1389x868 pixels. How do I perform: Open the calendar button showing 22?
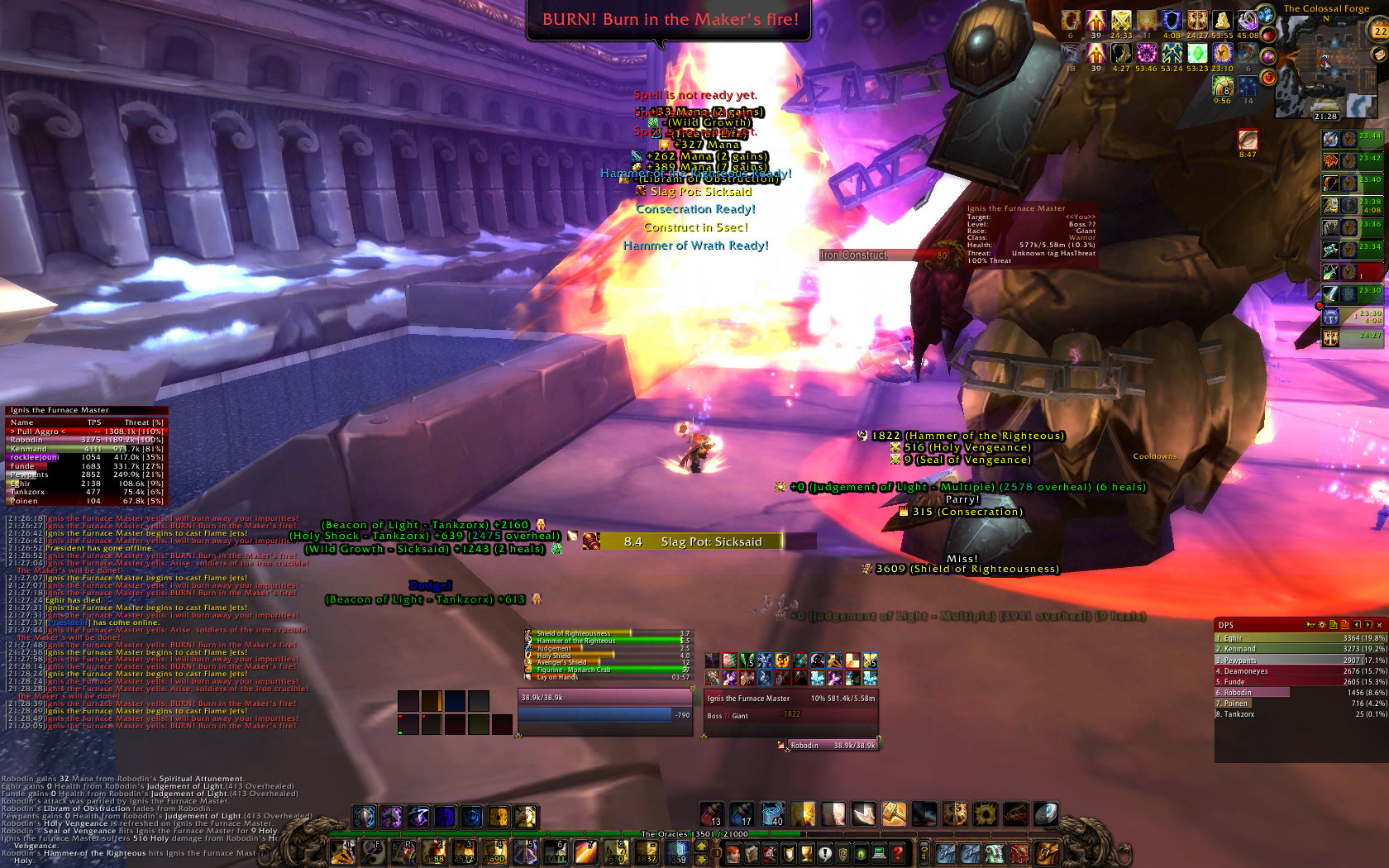tap(1380, 31)
